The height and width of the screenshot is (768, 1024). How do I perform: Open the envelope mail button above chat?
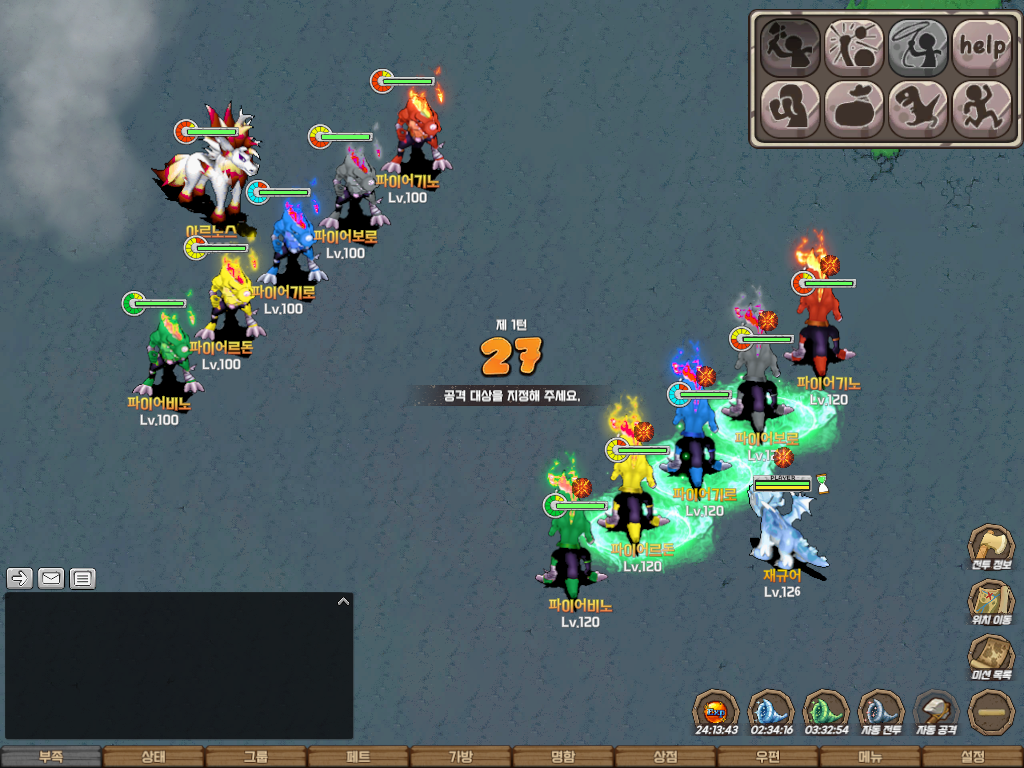(51, 578)
